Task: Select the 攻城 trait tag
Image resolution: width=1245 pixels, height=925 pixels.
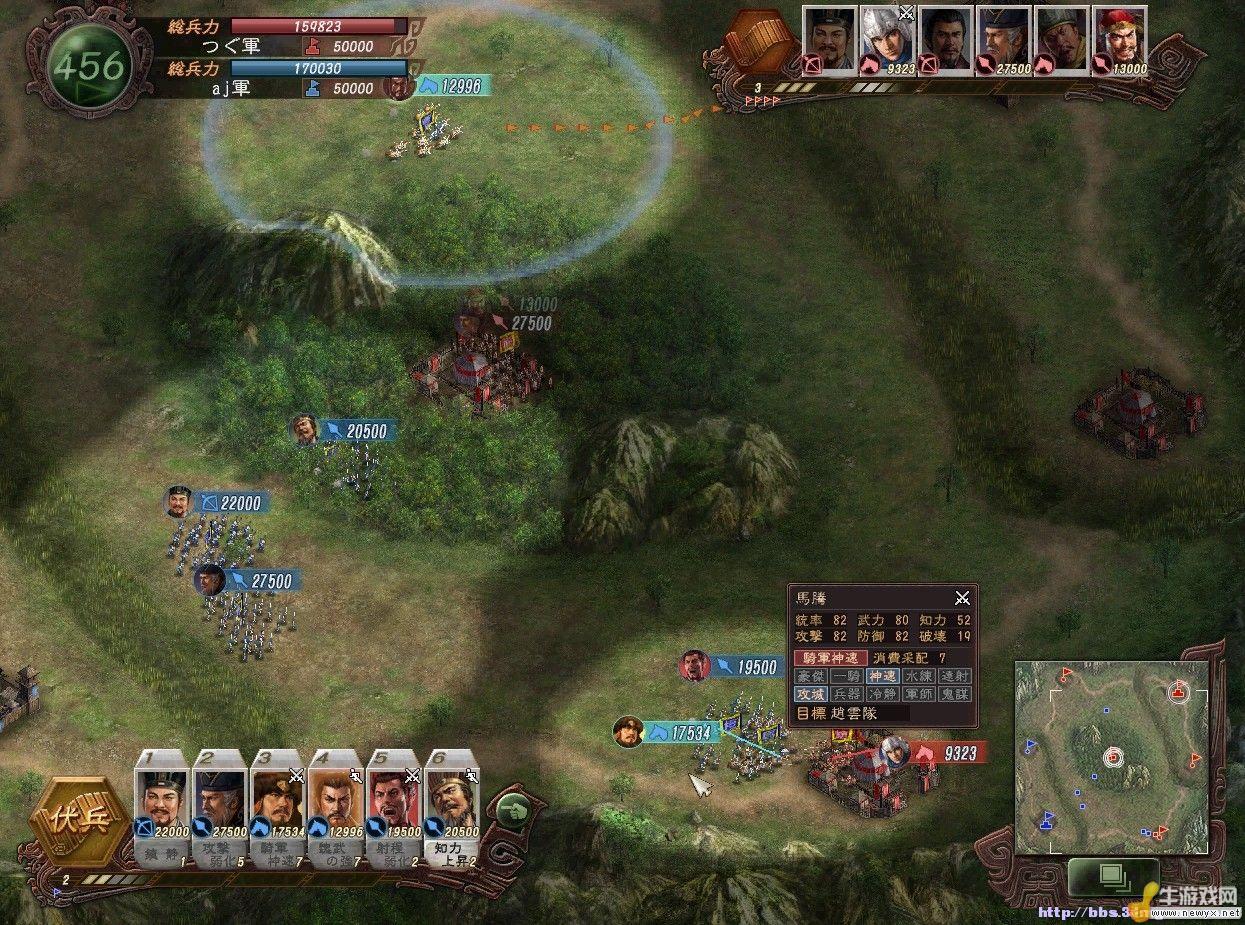Action: point(811,694)
